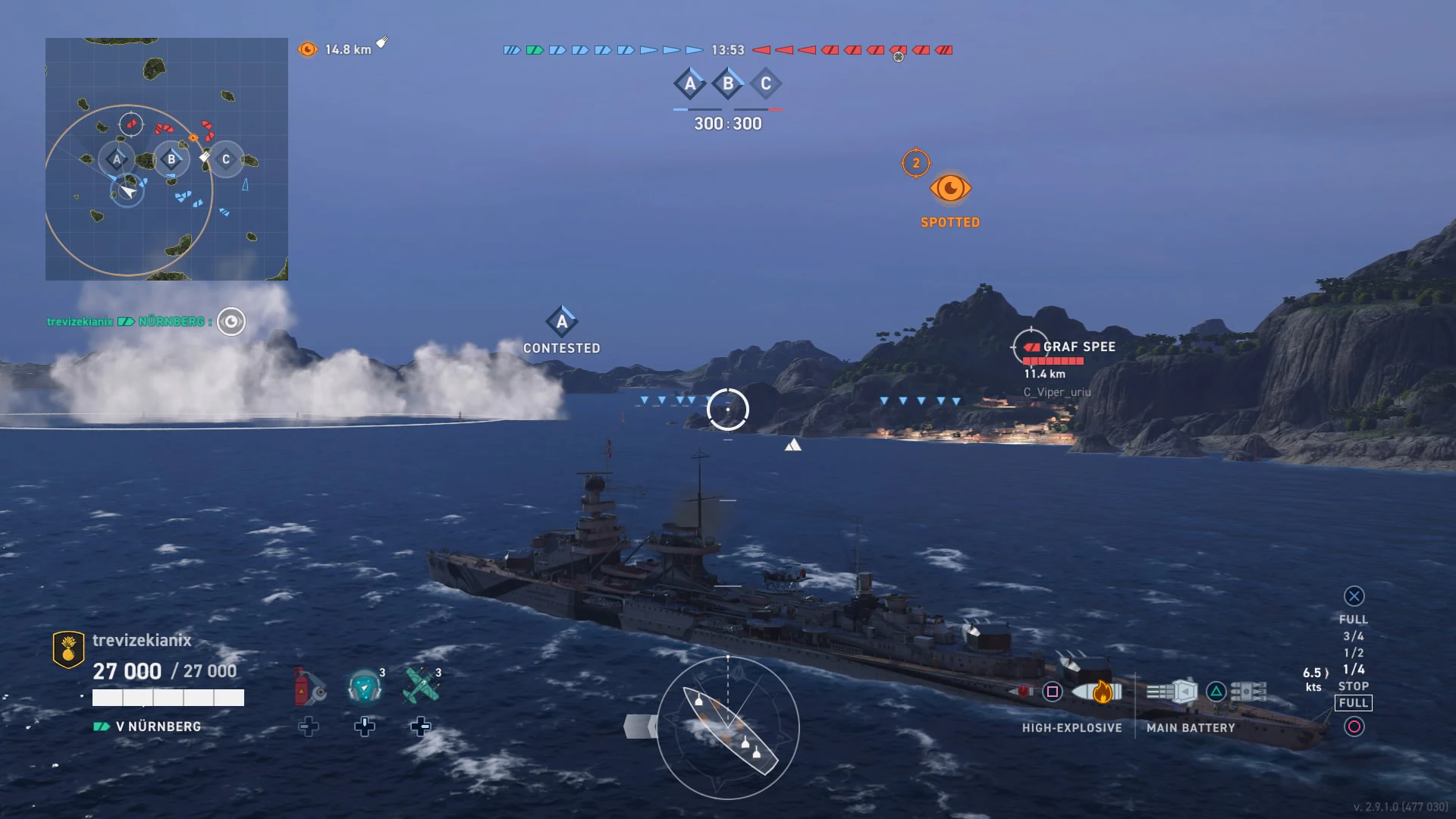The image size is (1456, 819).
Task: Activate the Damage Control Party consumable
Action: 308,686
